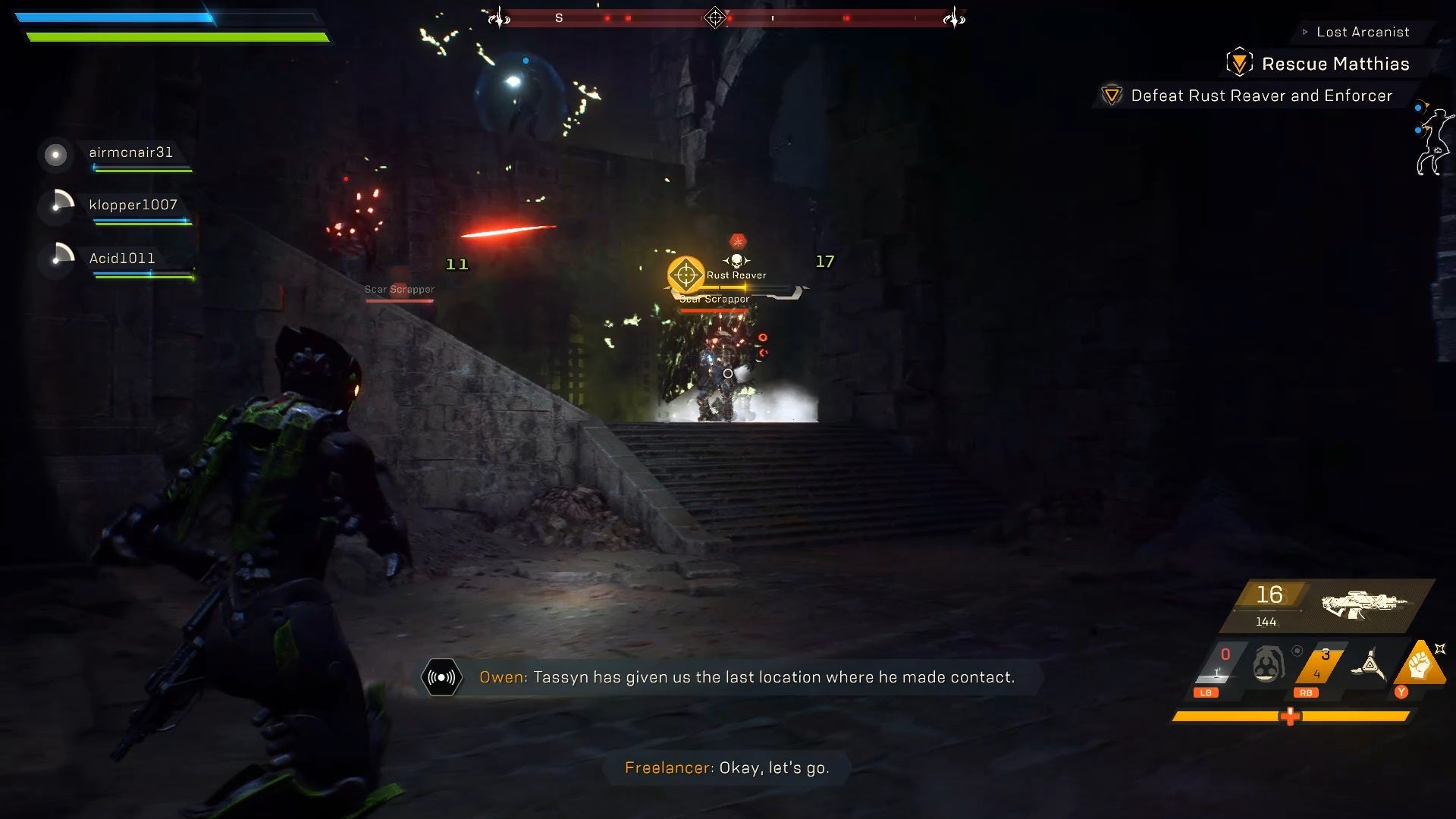Click the Defeat Rust Reaver objective icon
This screenshot has height=819, width=1456.
1110,96
